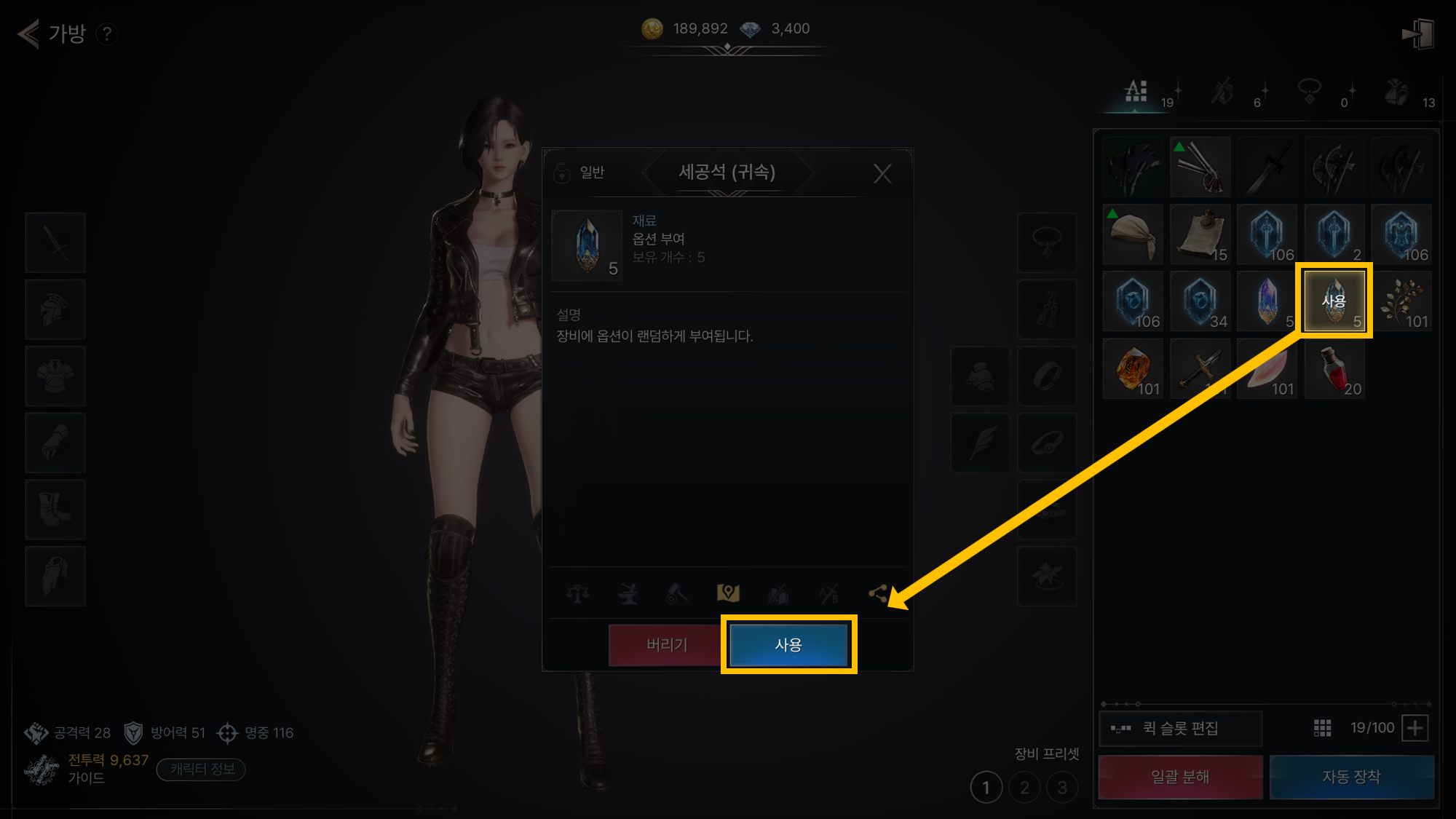Open the 가방 help question mark
The width and height of the screenshot is (1456, 819).
point(107,33)
